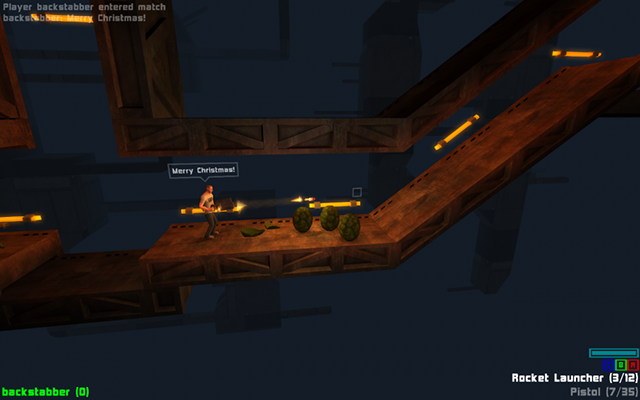Click the green square HUD indicator
This screenshot has width=640, height=400.
[621, 365]
